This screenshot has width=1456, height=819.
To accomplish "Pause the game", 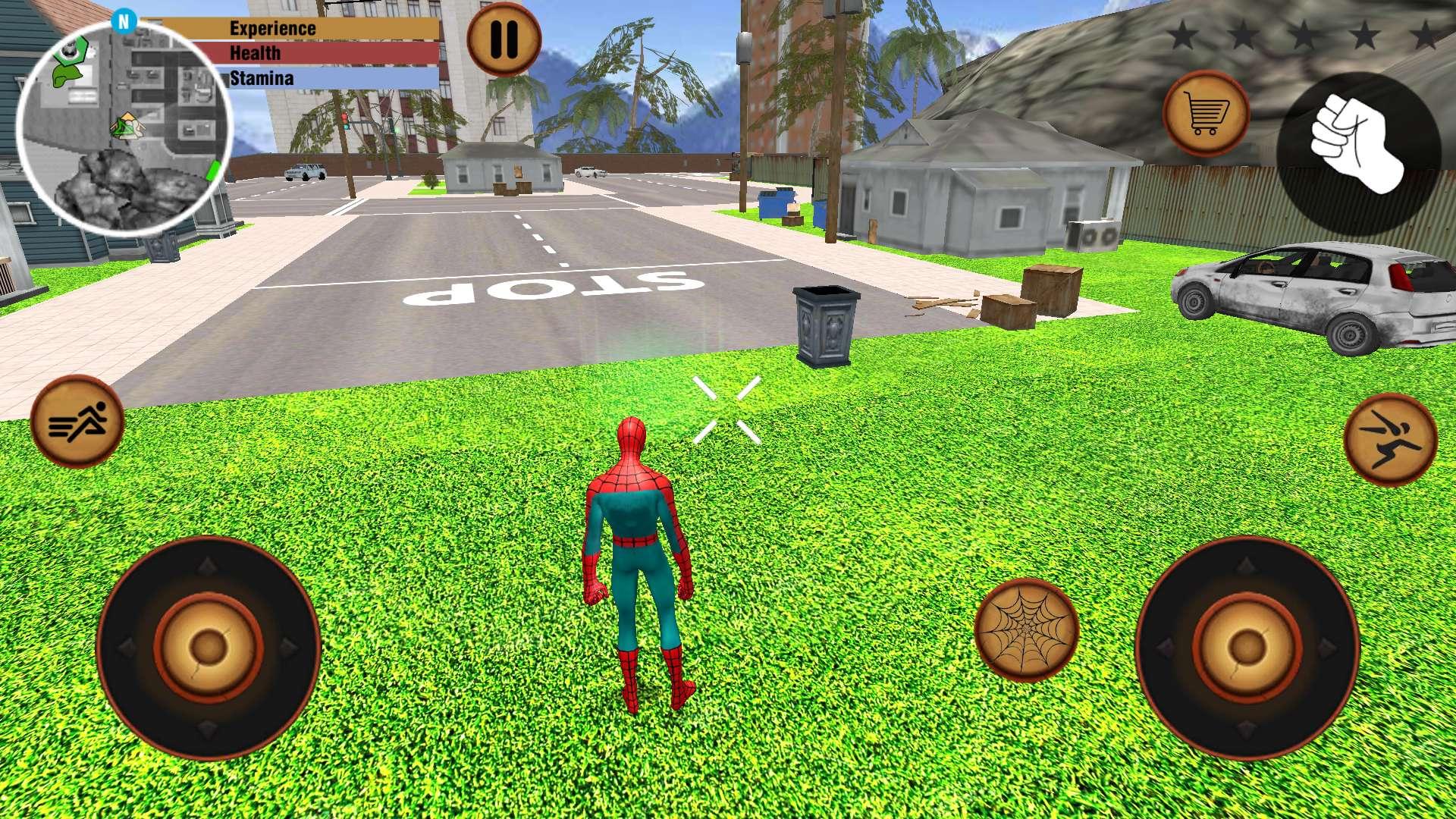I will (x=504, y=38).
